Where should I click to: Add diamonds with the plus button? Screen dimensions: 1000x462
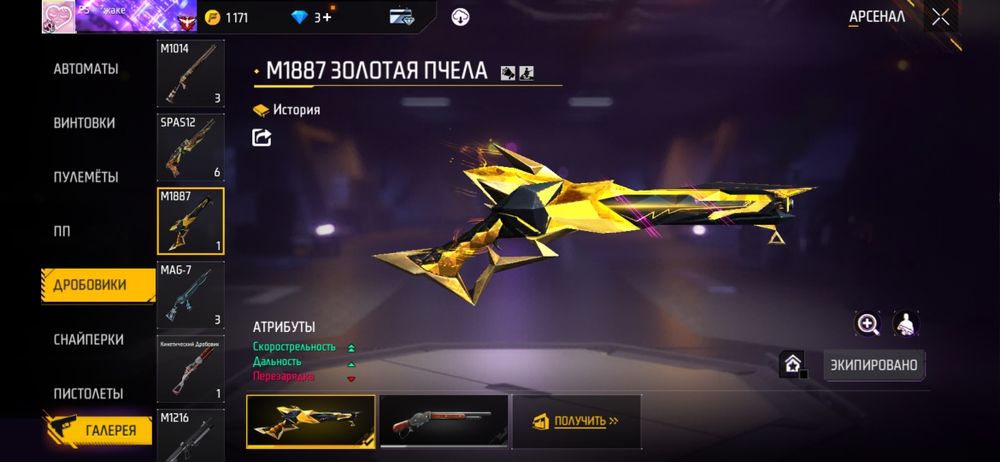[x=327, y=18]
